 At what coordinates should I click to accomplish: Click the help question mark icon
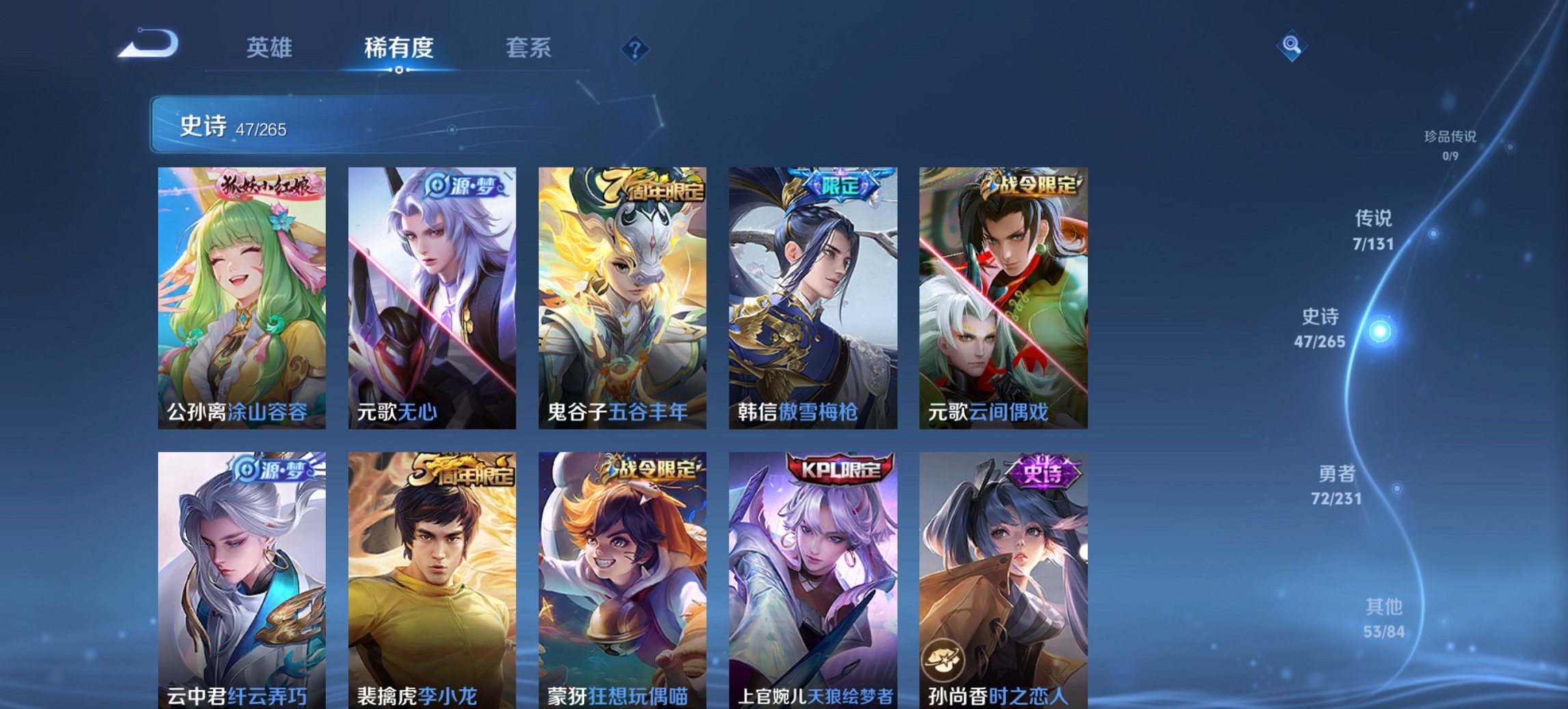tap(635, 49)
